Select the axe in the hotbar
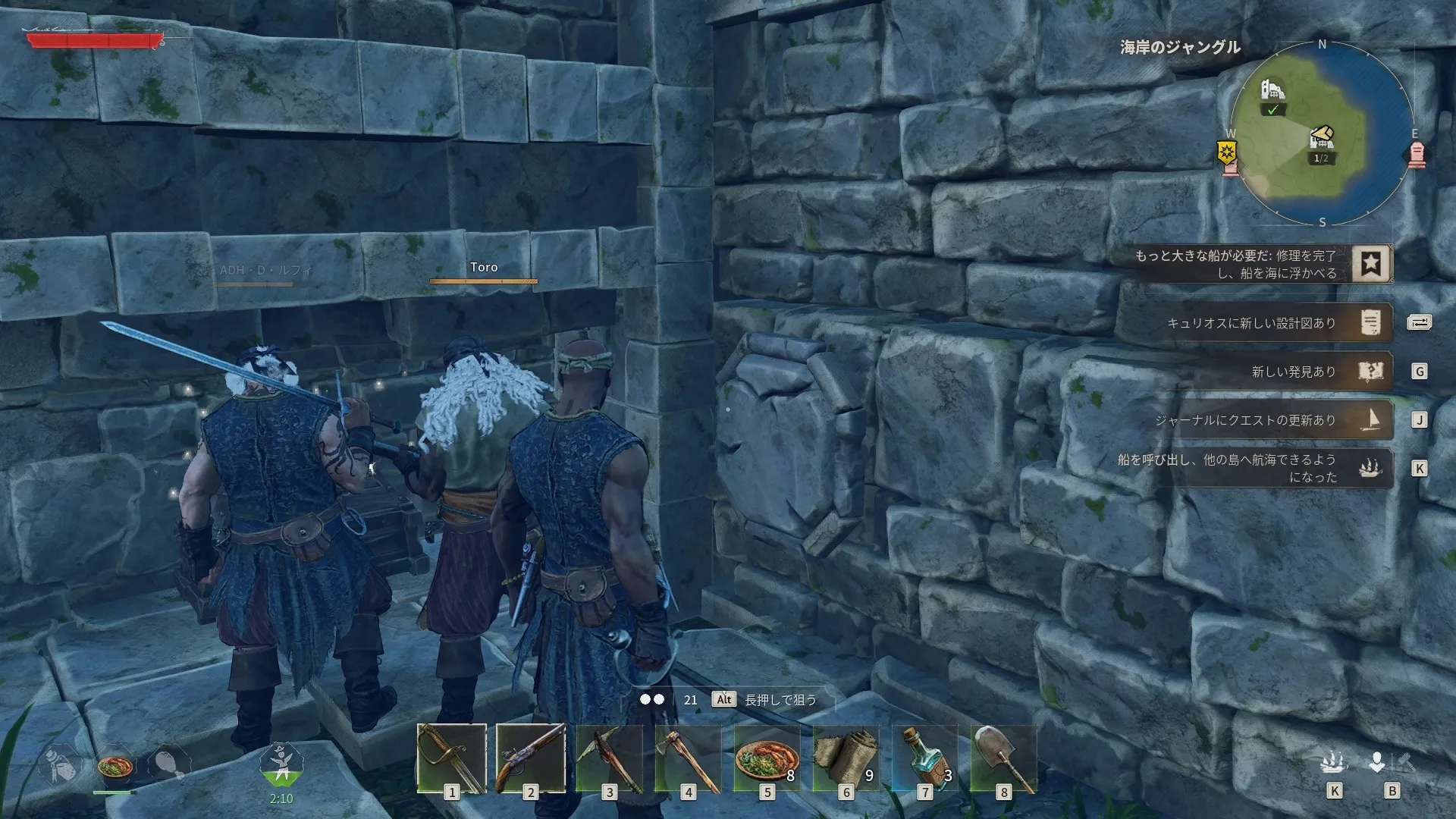Viewport: 1456px width, 819px height. [689, 758]
